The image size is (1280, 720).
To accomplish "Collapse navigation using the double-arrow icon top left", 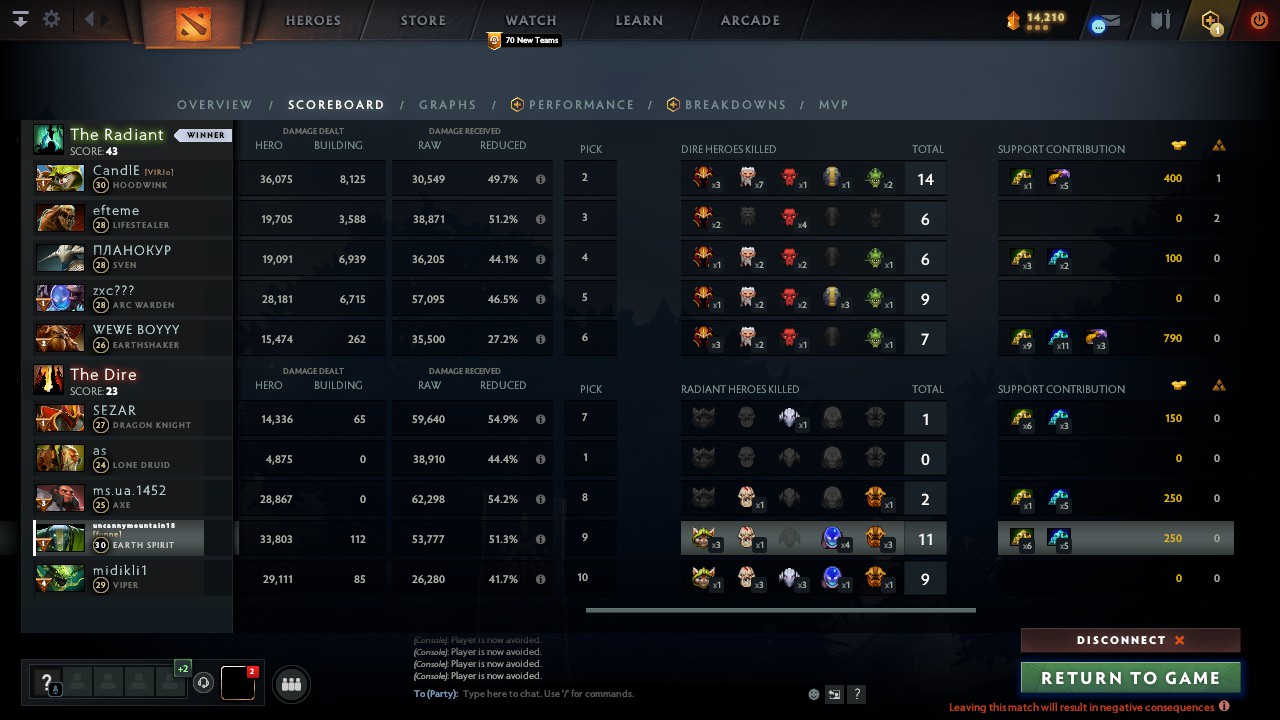I will click(20, 18).
